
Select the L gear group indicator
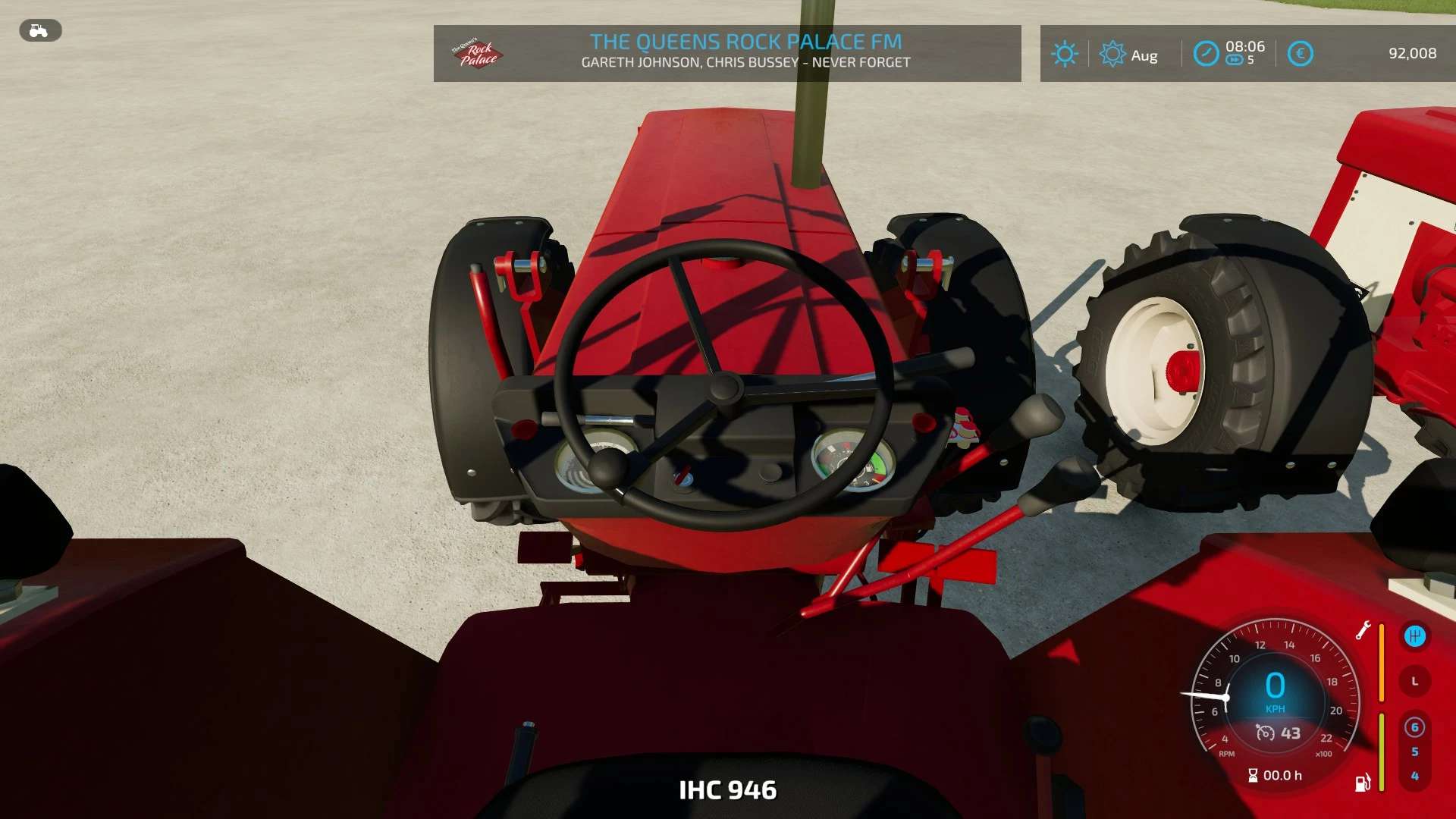point(1414,682)
